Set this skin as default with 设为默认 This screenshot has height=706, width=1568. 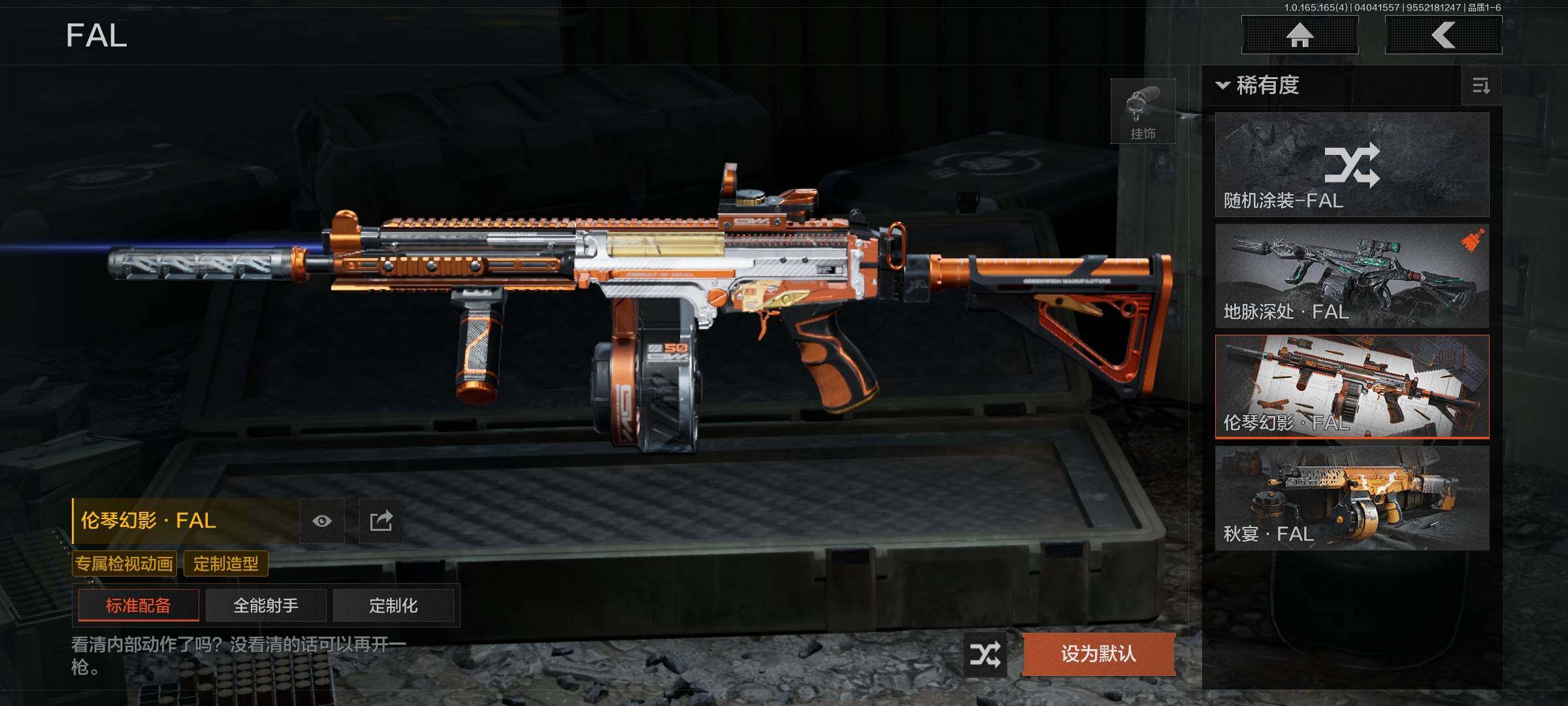pyautogui.click(x=1098, y=654)
